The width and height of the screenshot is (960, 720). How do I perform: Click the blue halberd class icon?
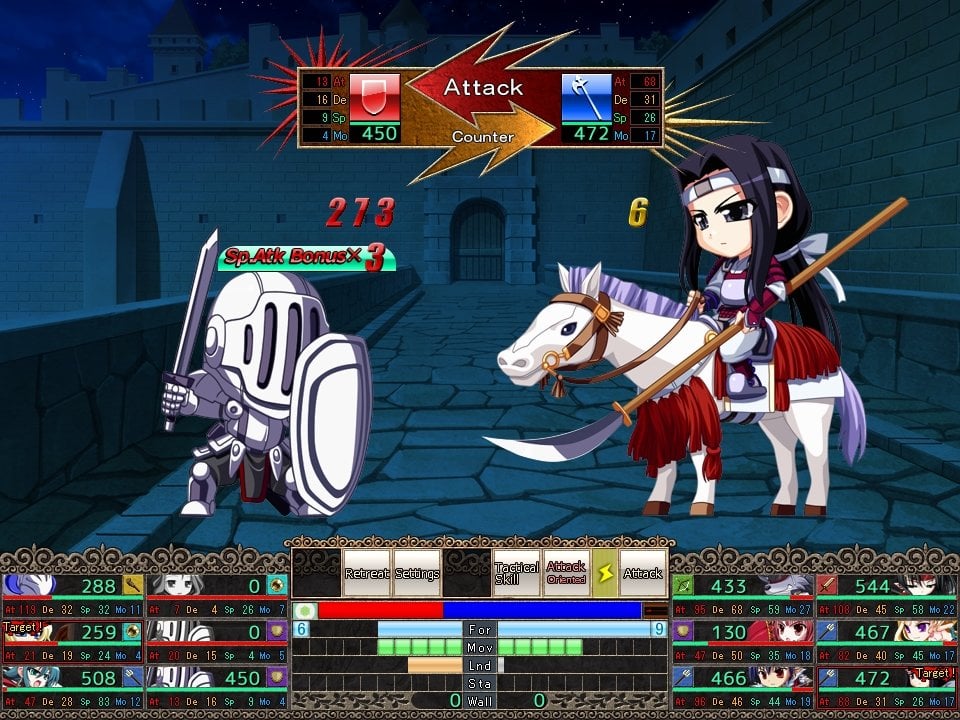(x=586, y=98)
